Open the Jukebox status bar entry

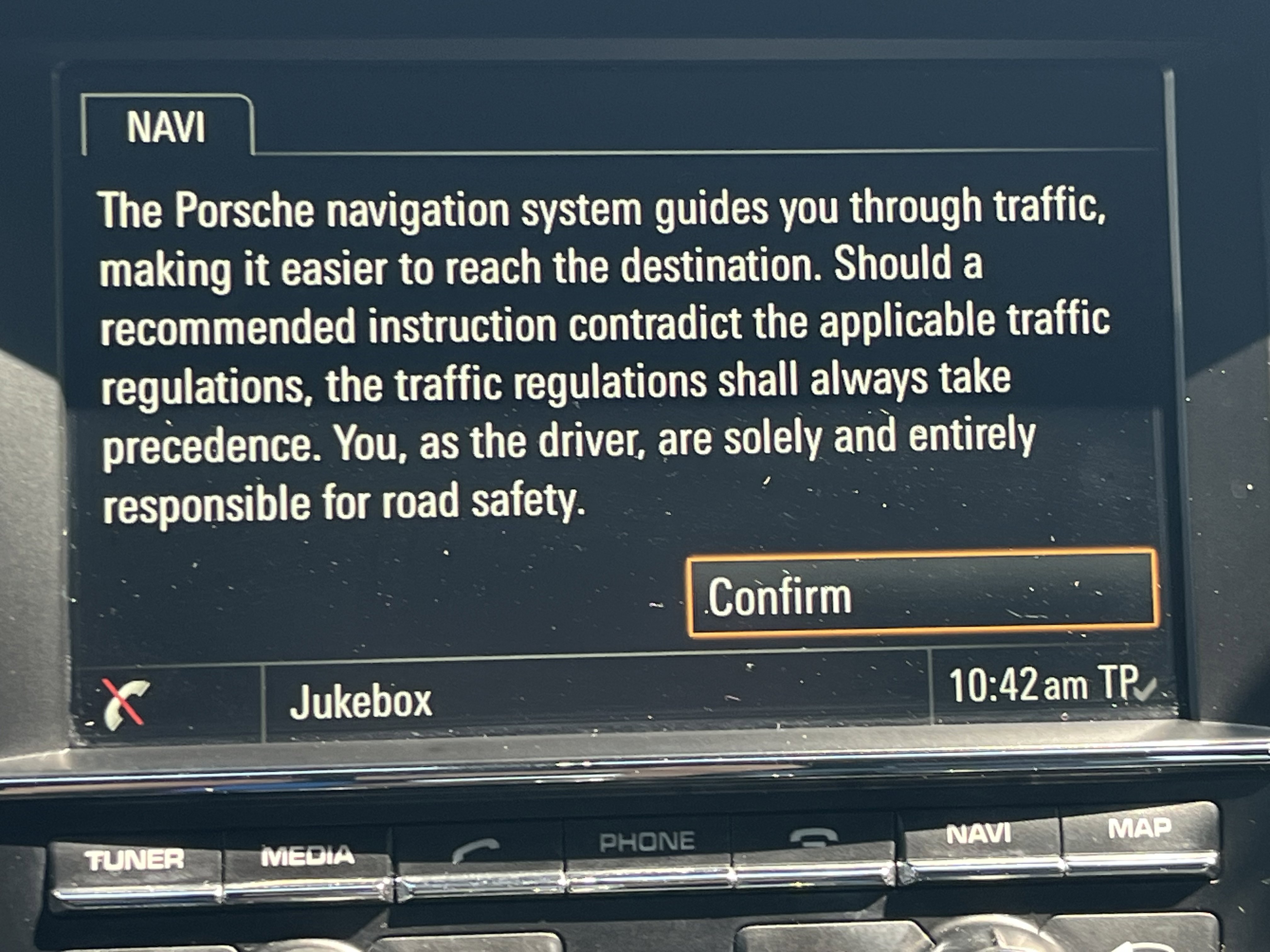pos(361,701)
